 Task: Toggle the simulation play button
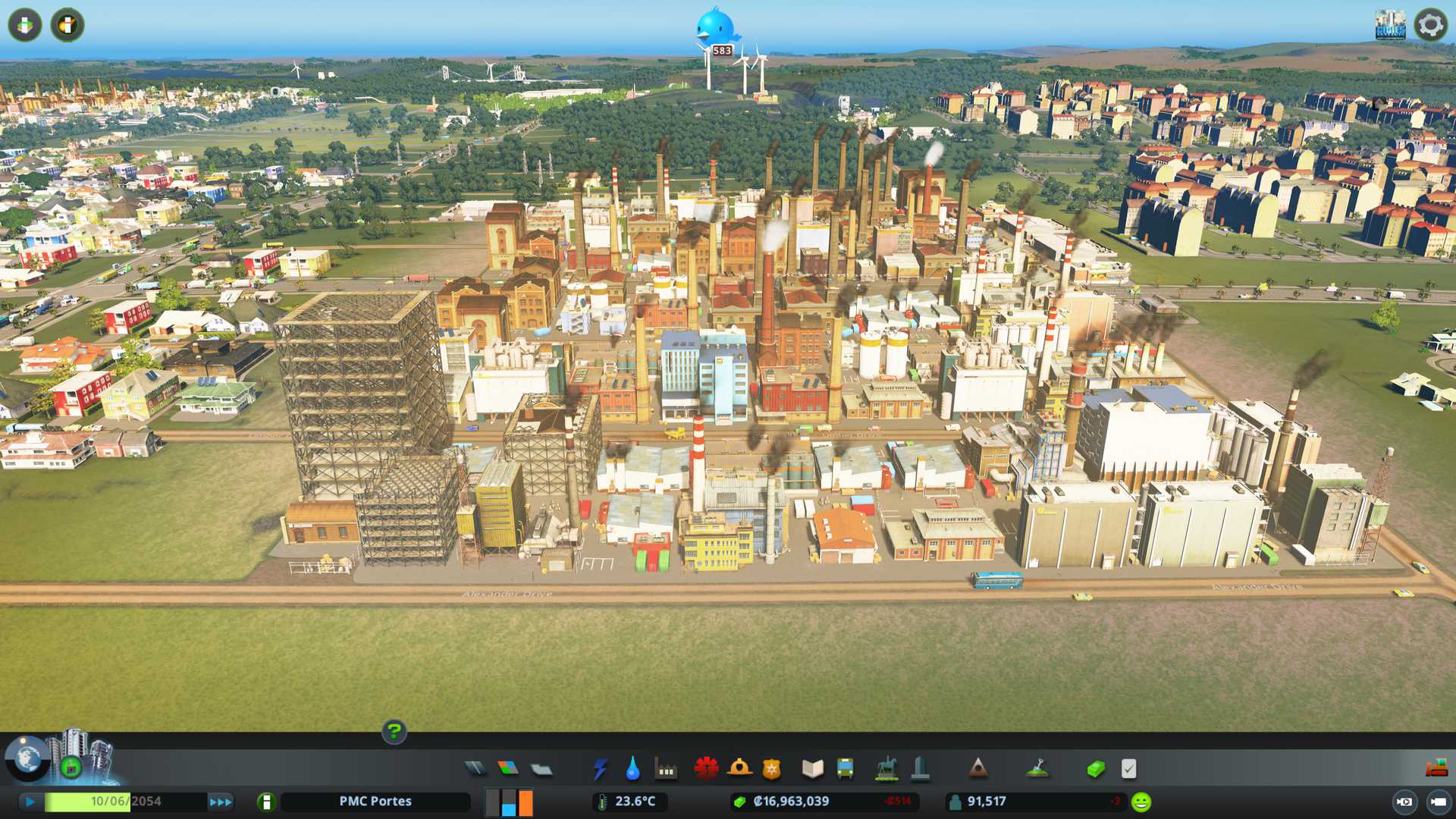30,802
